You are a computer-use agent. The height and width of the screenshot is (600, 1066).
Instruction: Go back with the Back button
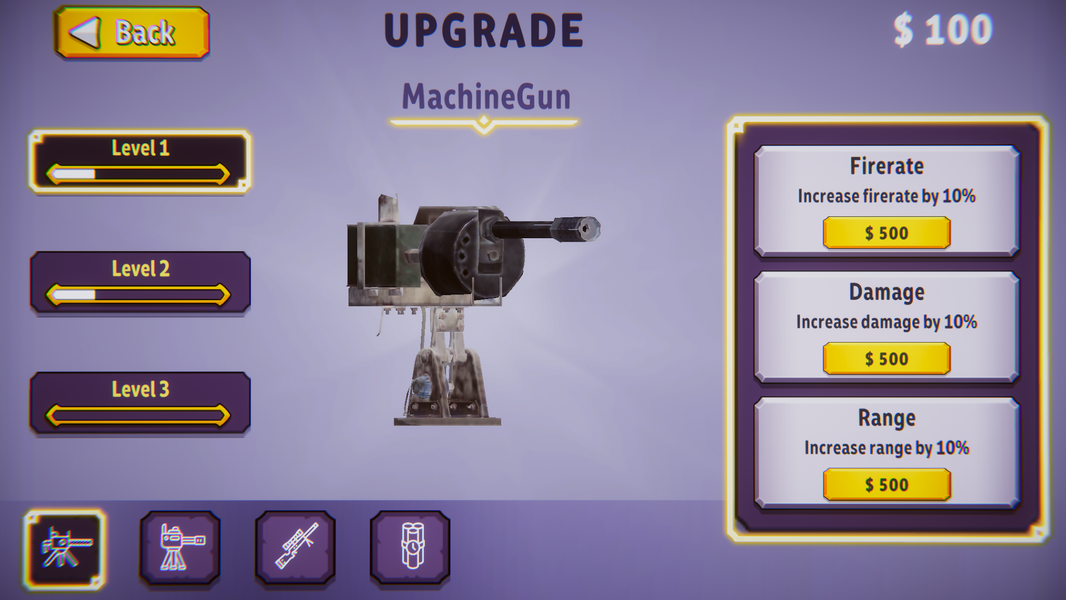pyautogui.click(x=132, y=33)
